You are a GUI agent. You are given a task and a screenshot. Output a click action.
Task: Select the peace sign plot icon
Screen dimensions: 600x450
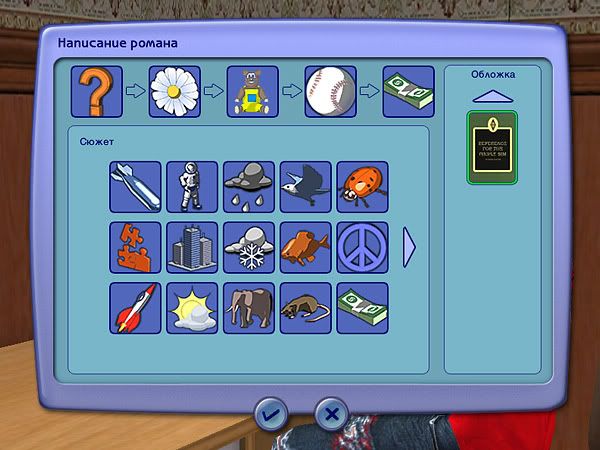click(x=362, y=246)
